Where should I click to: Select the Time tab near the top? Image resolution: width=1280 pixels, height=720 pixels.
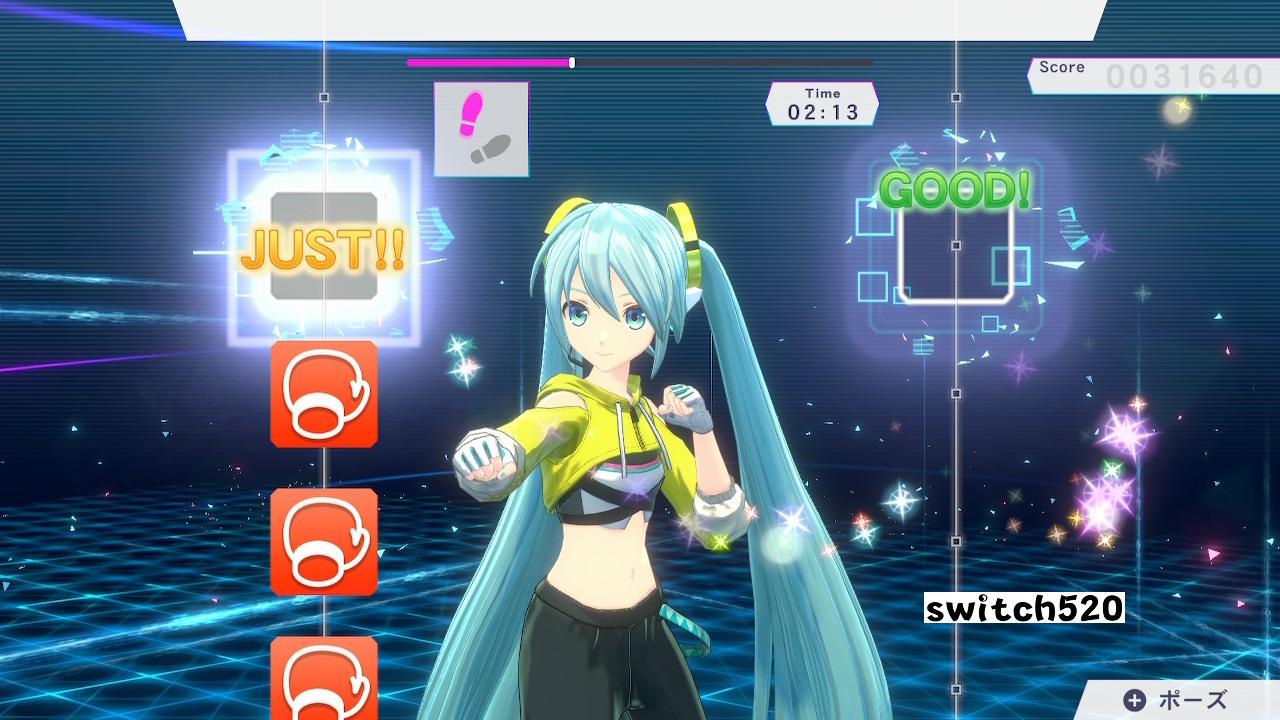point(822,92)
